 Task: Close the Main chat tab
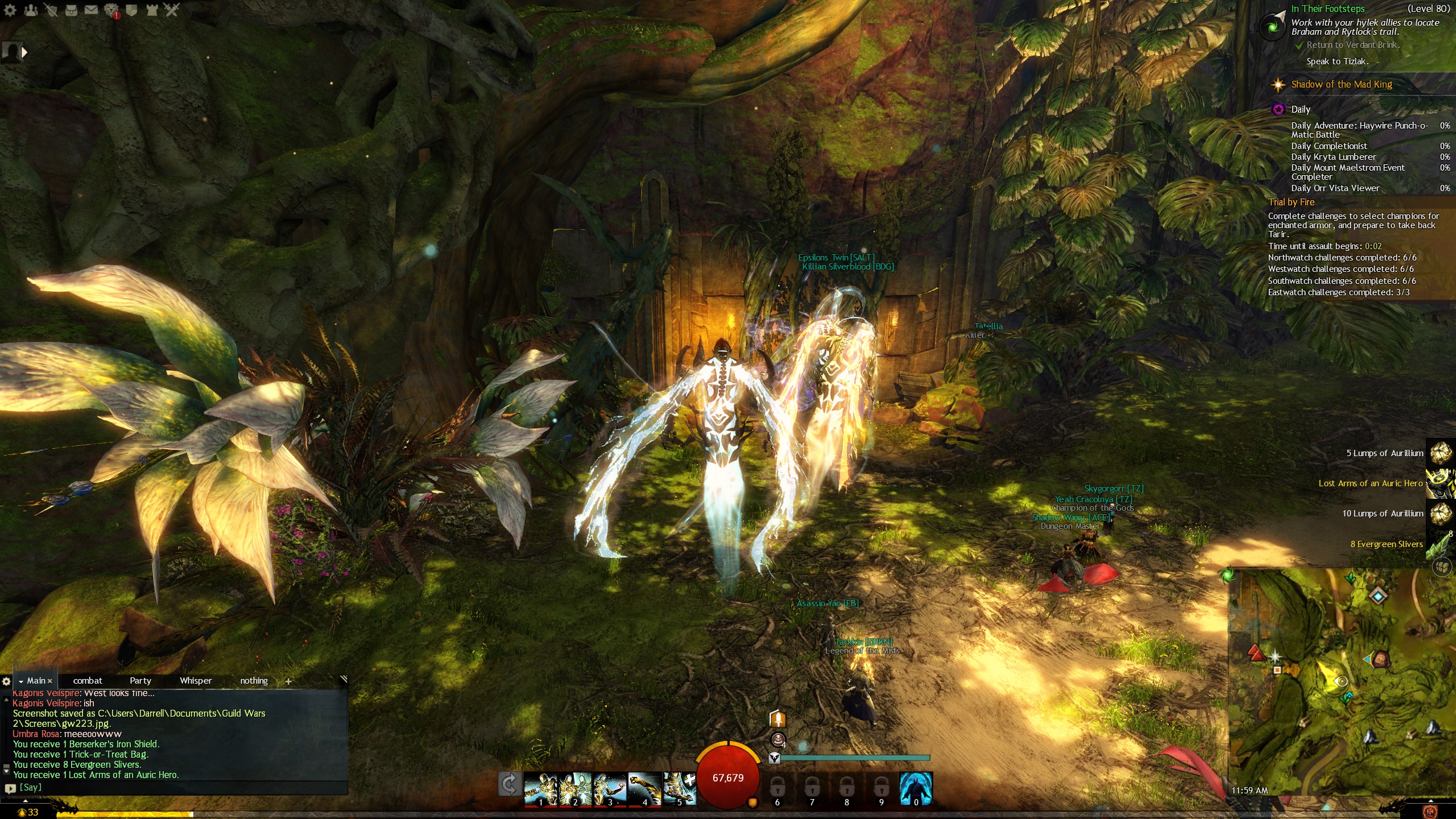pyautogui.click(x=50, y=681)
